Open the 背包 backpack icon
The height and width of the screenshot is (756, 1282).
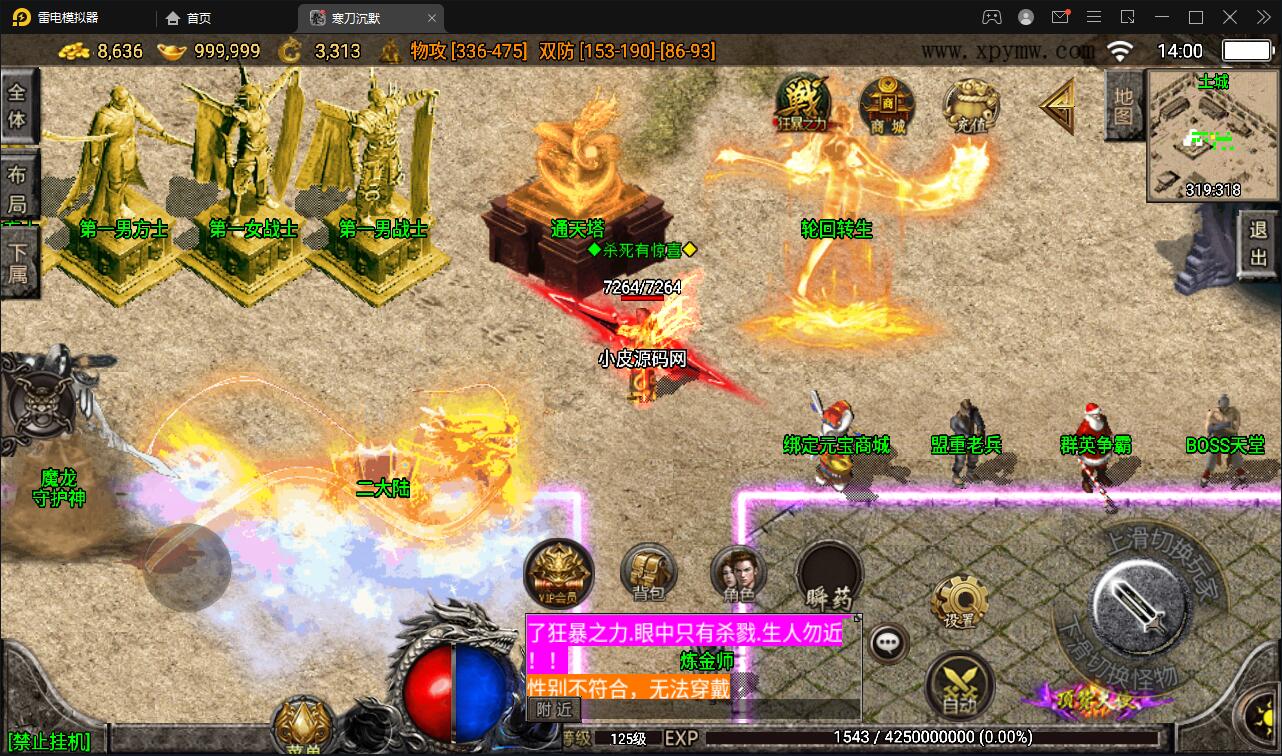[x=648, y=572]
